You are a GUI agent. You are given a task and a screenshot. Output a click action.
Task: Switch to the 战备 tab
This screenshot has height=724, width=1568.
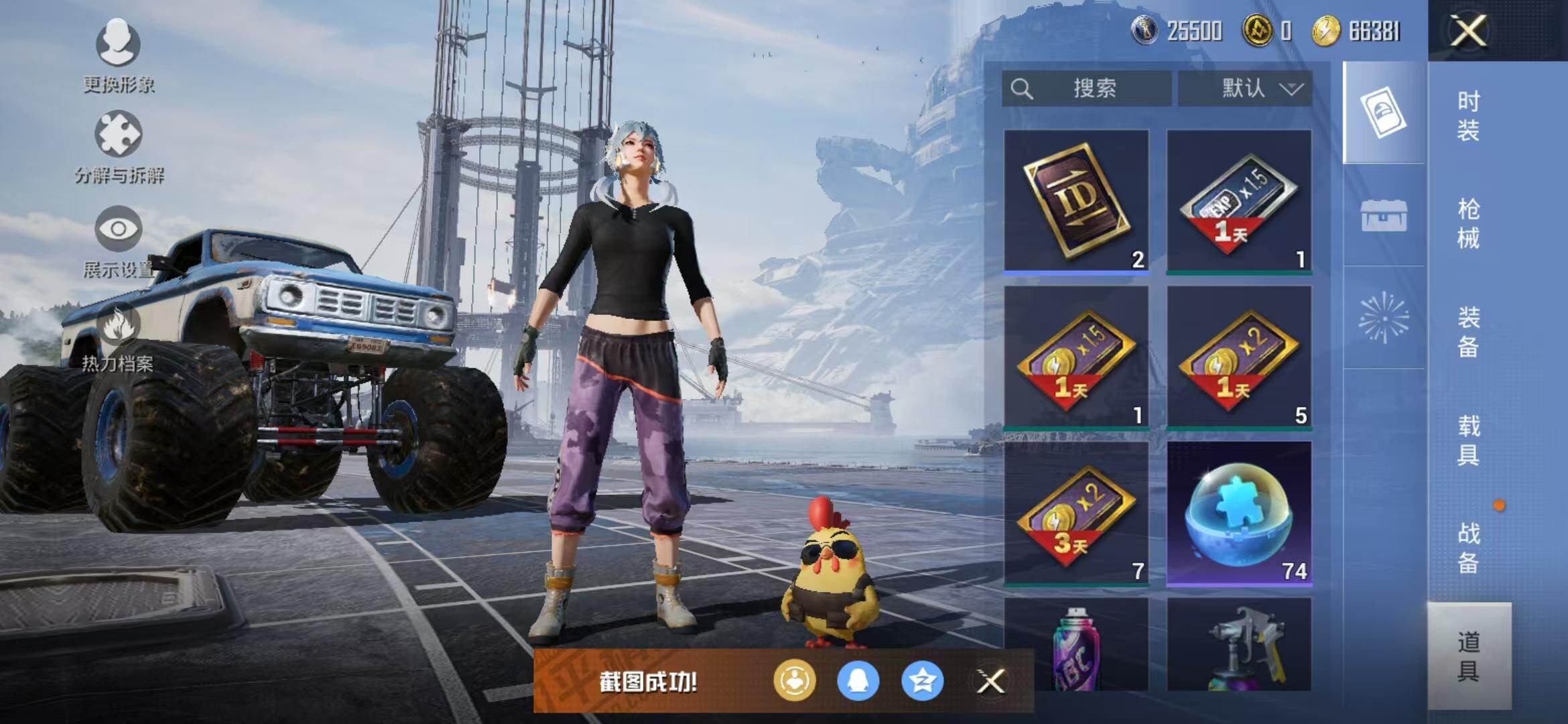tap(1468, 548)
